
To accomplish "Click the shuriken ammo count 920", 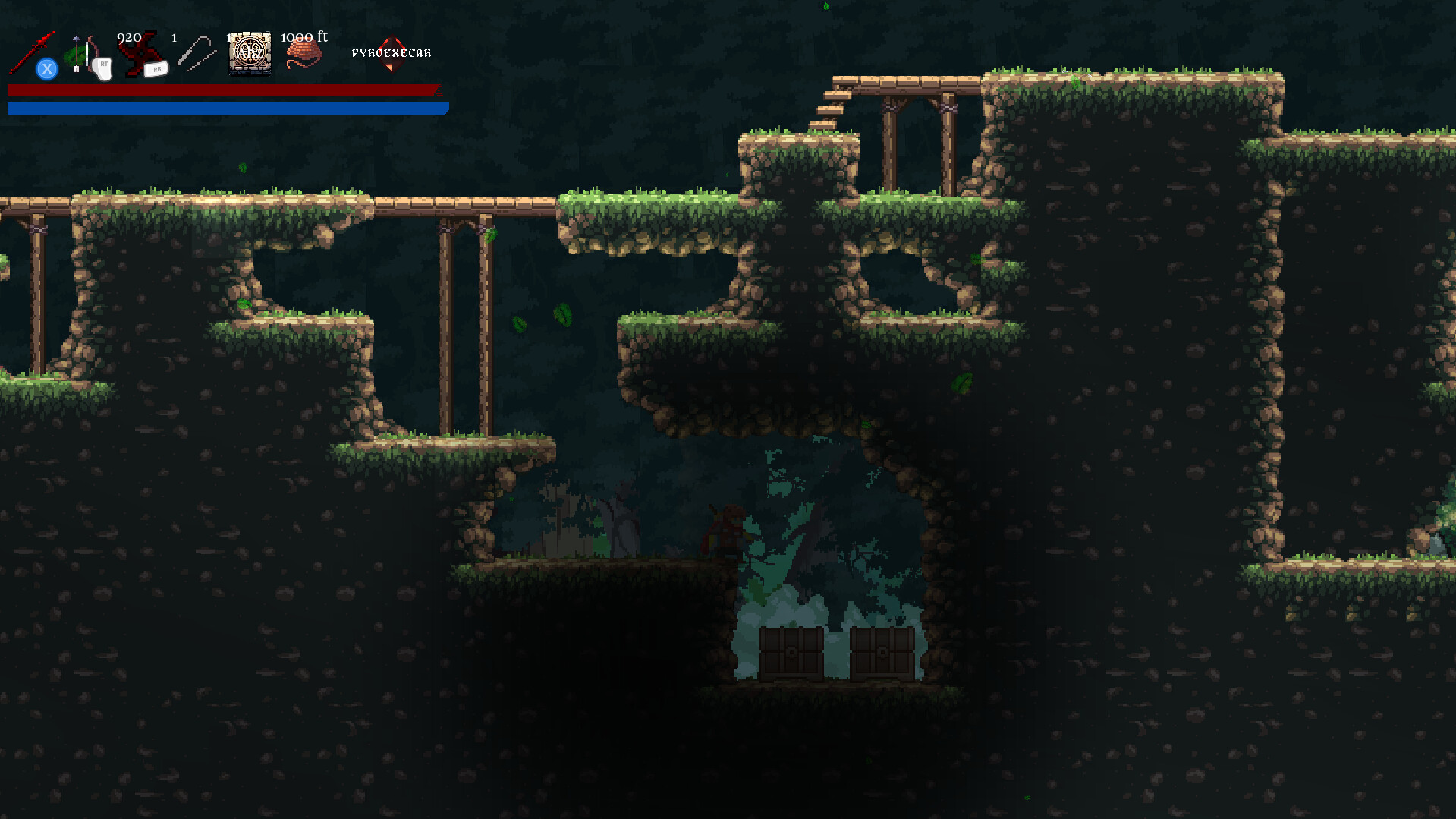I will point(129,36).
